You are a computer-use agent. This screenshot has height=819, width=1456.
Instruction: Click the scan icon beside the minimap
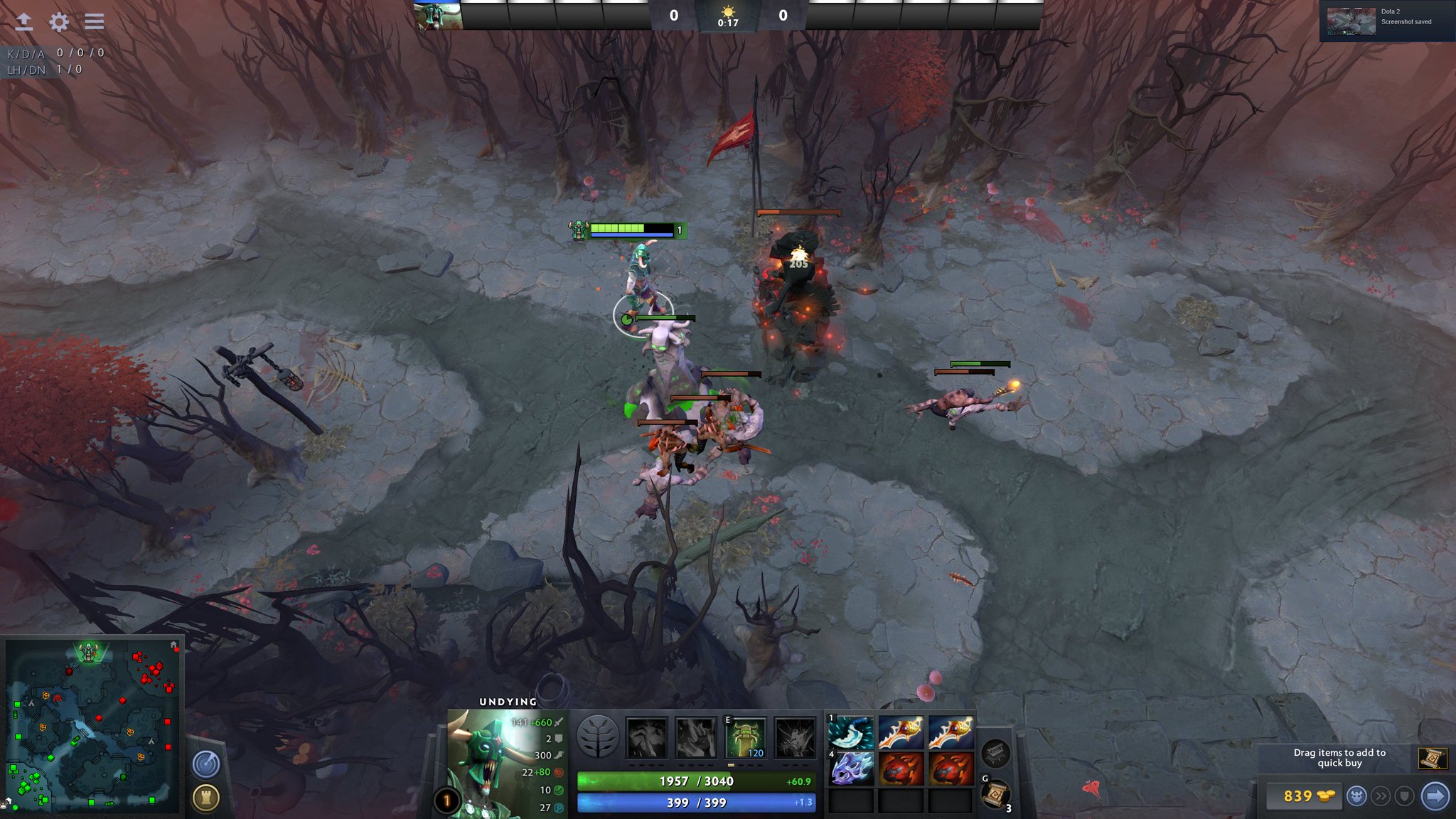pos(205,762)
